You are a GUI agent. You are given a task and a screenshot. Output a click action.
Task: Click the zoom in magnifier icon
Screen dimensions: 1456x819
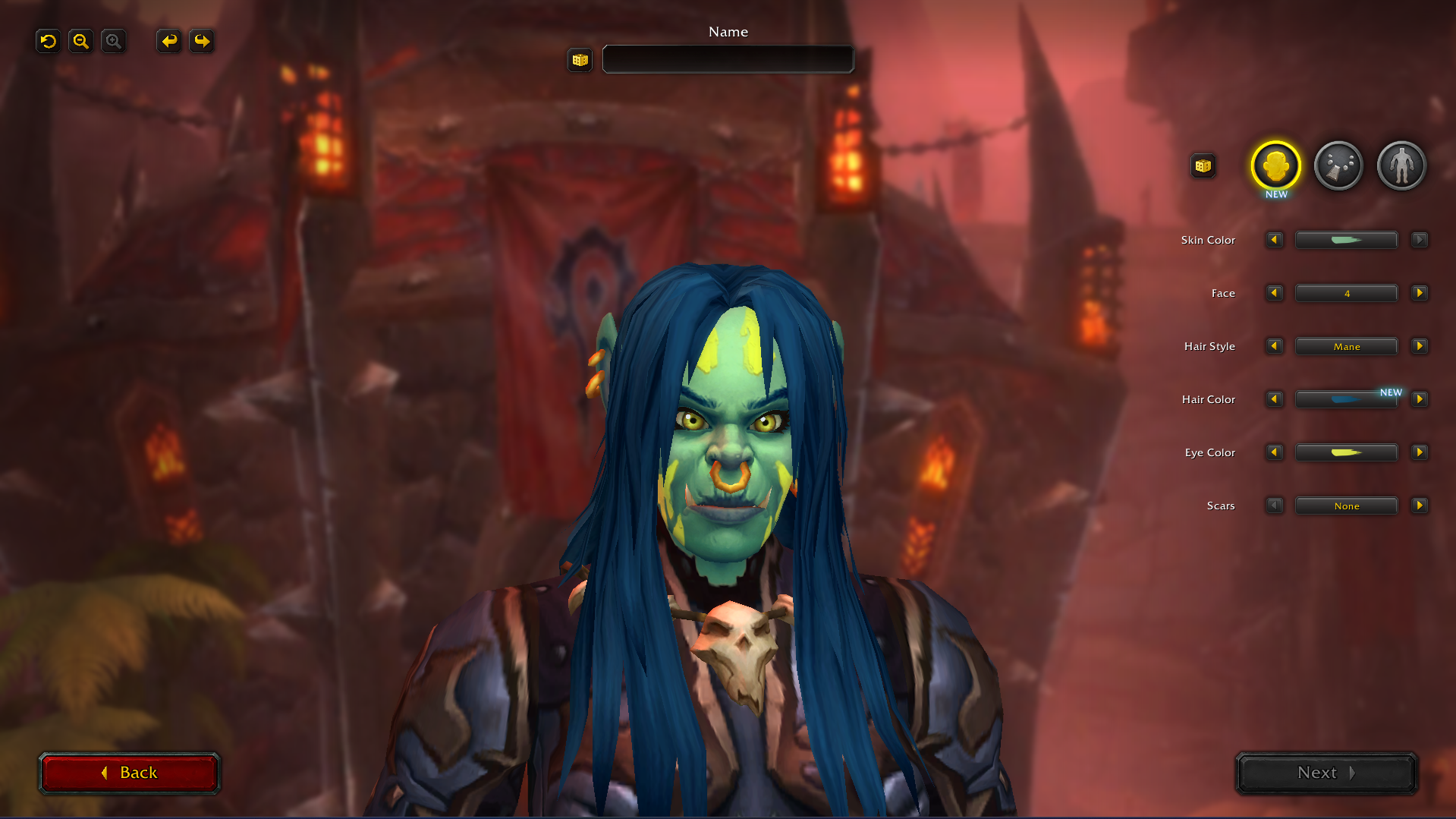point(113,41)
